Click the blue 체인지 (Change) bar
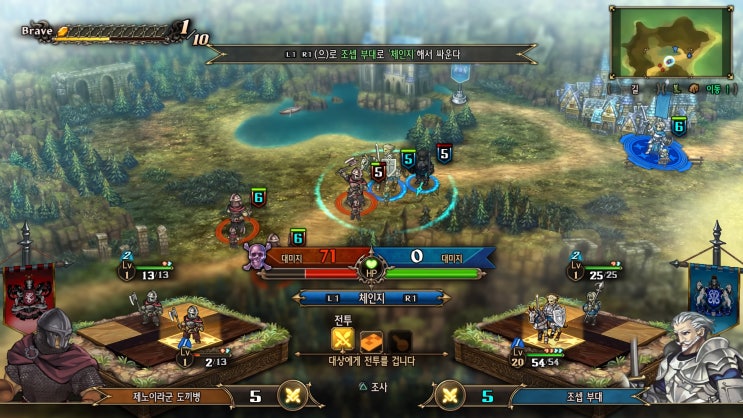This screenshot has height=418, width=743. [371, 297]
